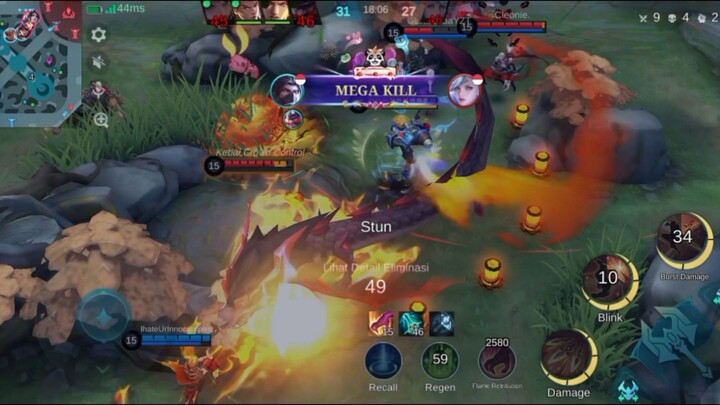This screenshot has height=405, width=720.
Task: Open "Lihat Detail Eliminasi" link
Action: click(x=375, y=267)
